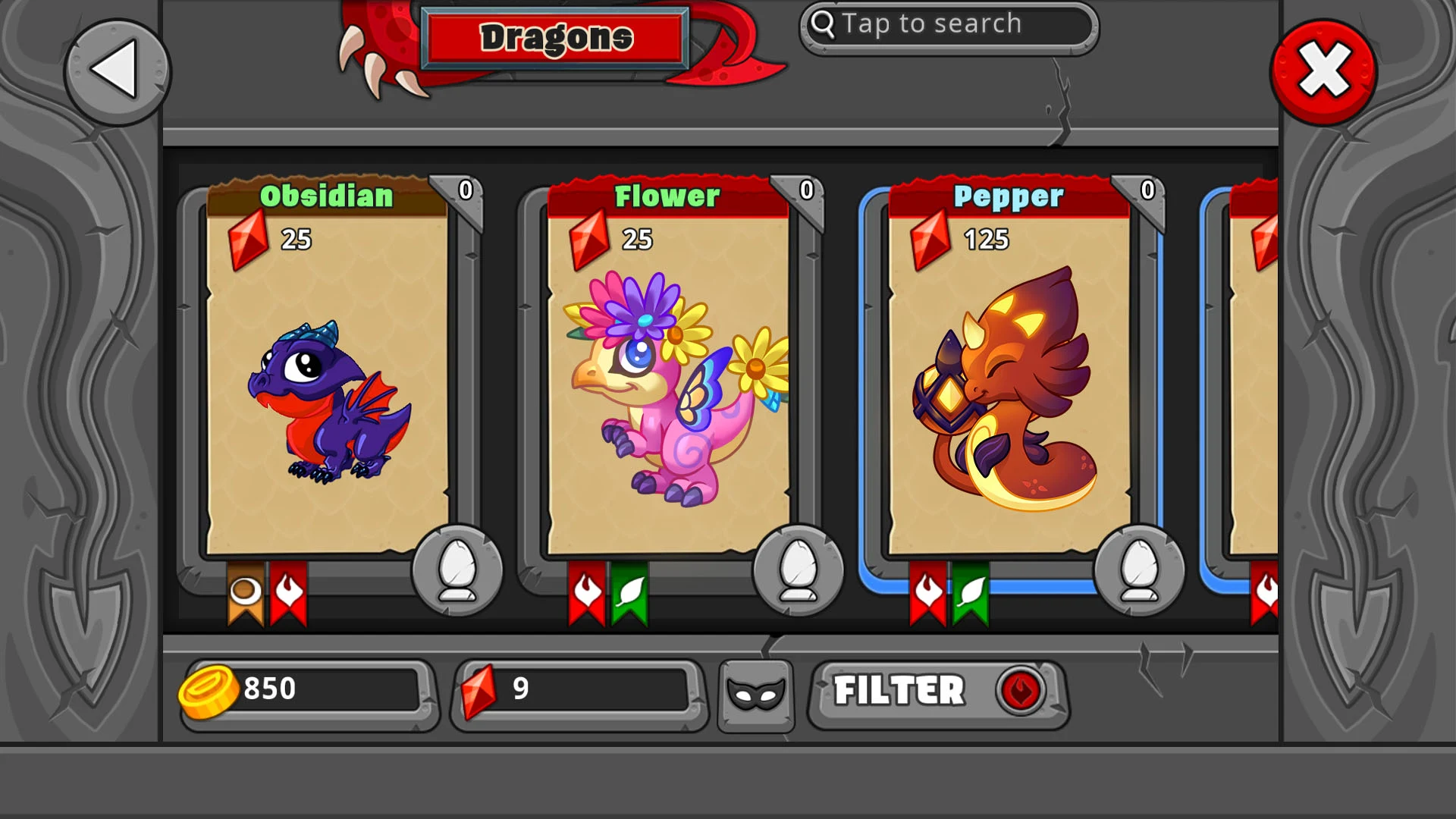Toggle the mask icon button
The height and width of the screenshot is (819, 1456).
point(755,693)
